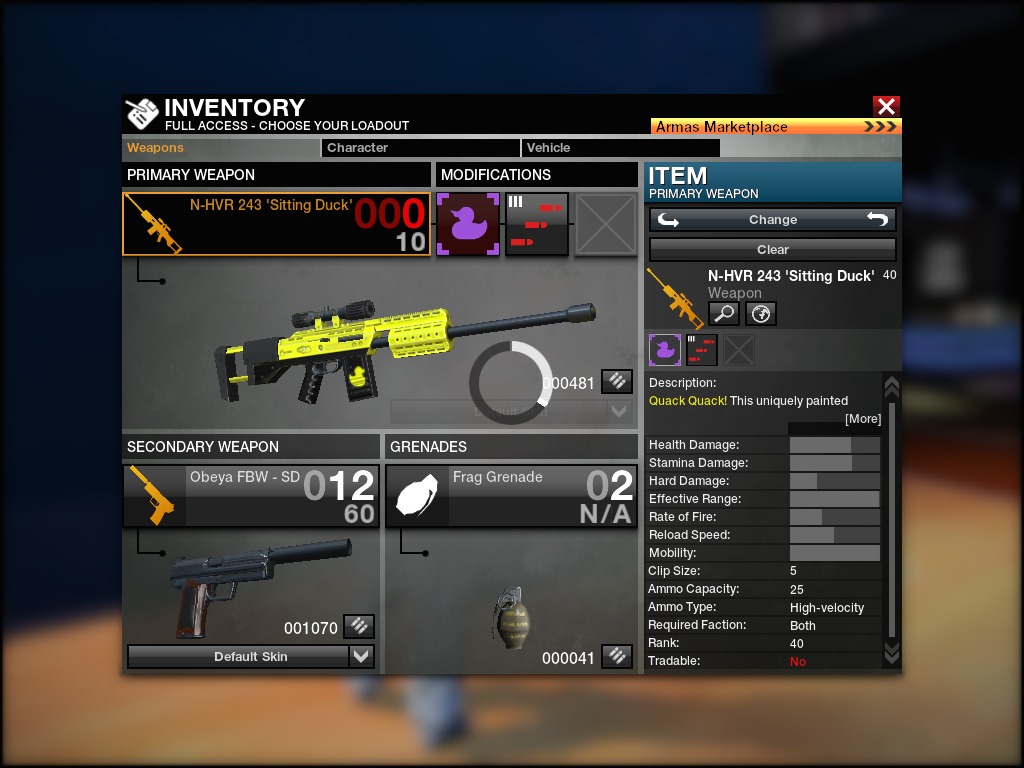Open the Armas Marketplace banner
Image resolution: width=1024 pixels, height=768 pixels.
pos(776,127)
